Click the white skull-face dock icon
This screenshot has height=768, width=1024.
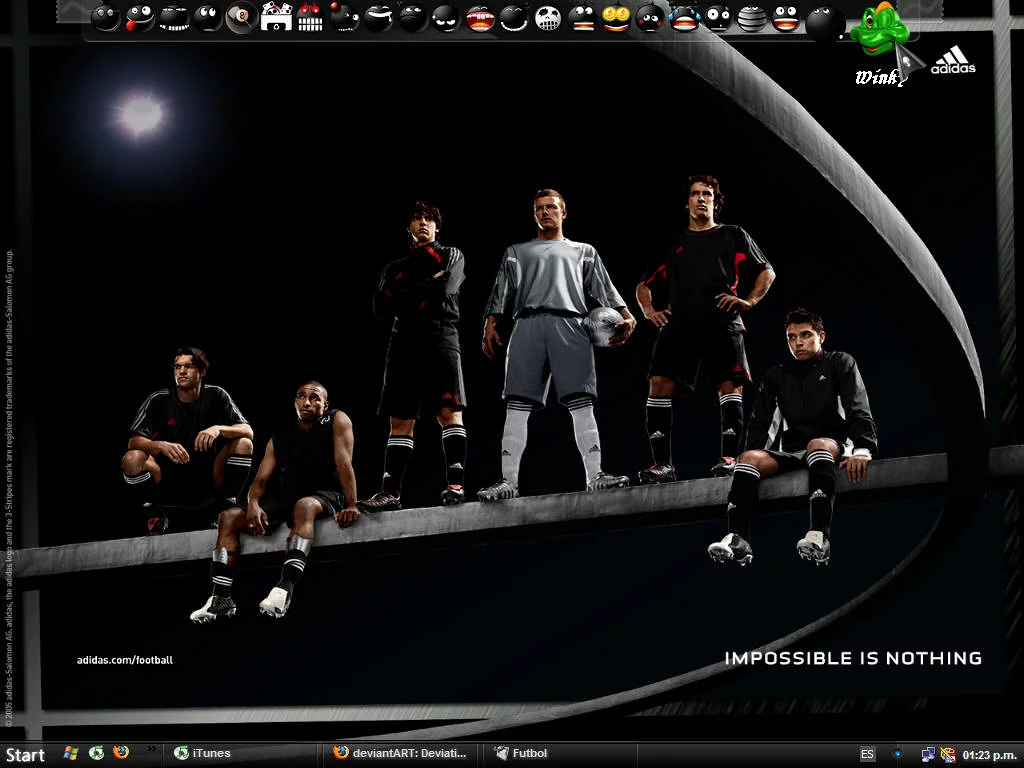point(548,18)
